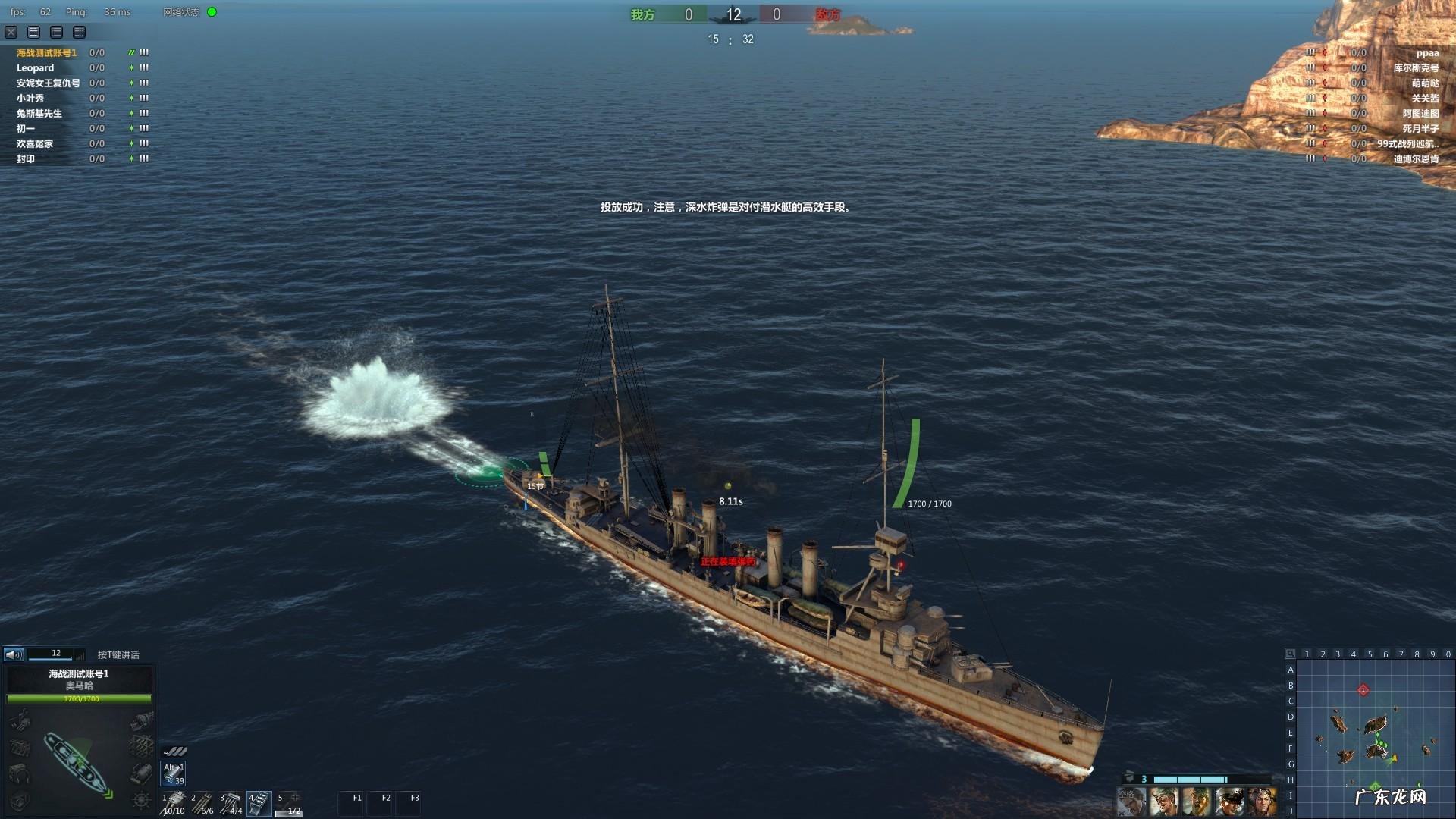This screenshot has height=819, width=1456.
Task: Click the red enemy marker on minimap
Action: click(1363, 689)
